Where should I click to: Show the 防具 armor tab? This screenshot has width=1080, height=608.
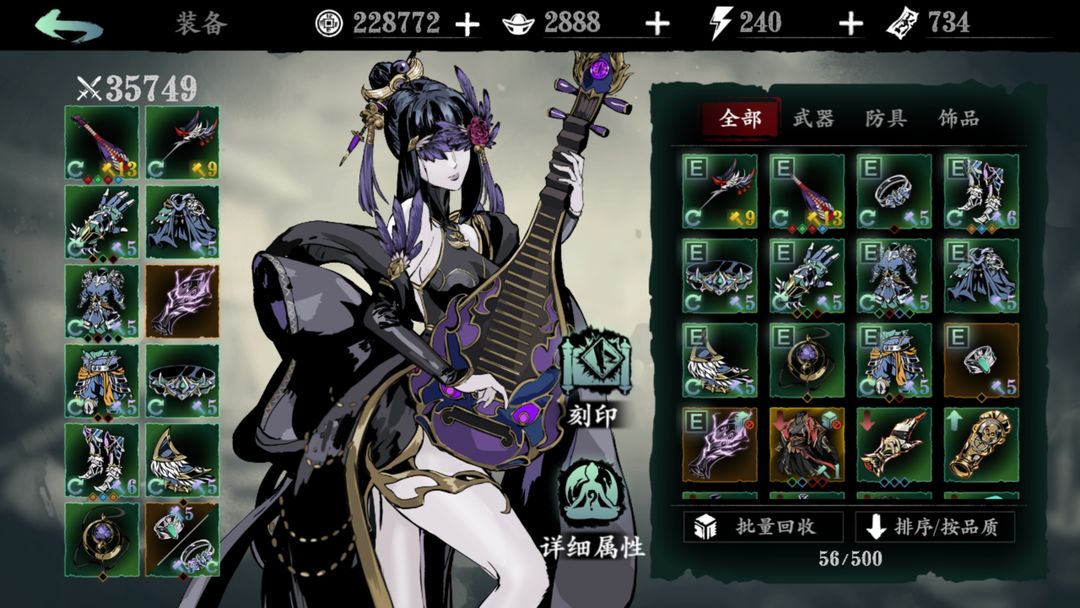886,119
